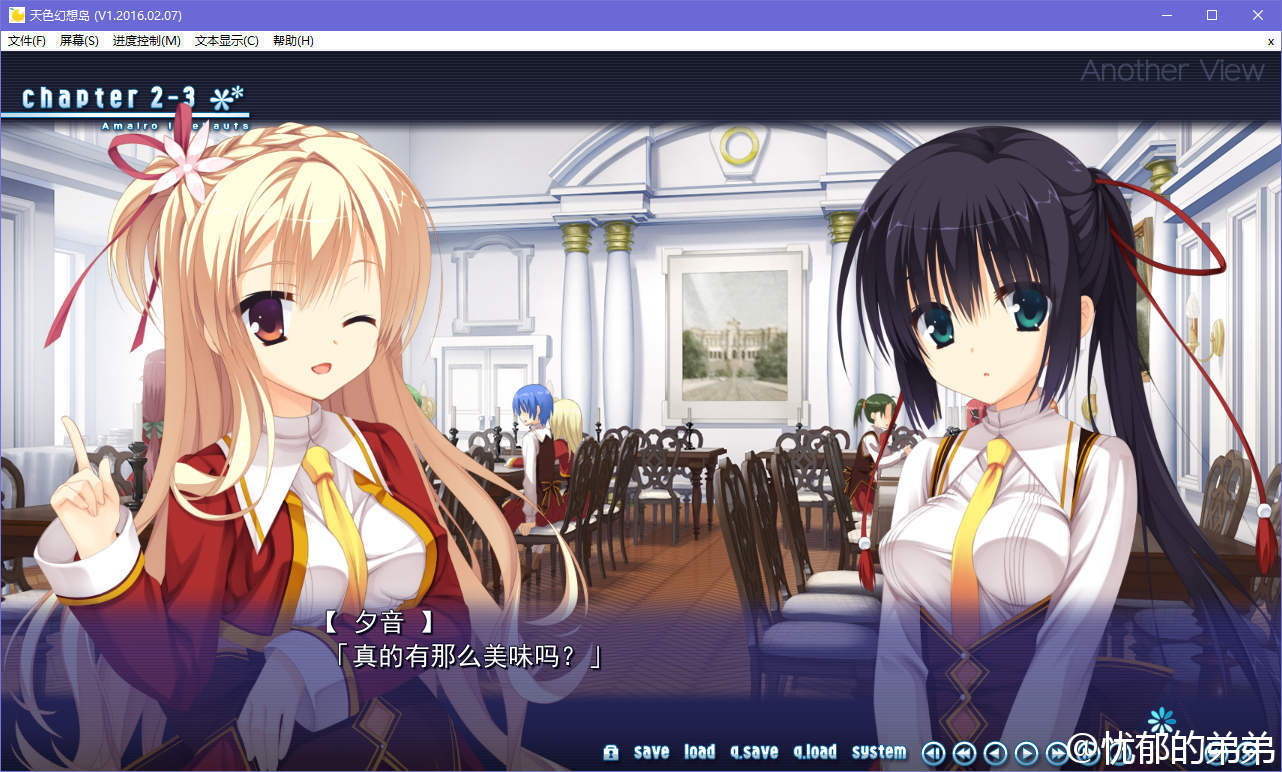Screen dimensions: 1282x772
Task: Open the load menu
Action: tap(699, 752)
